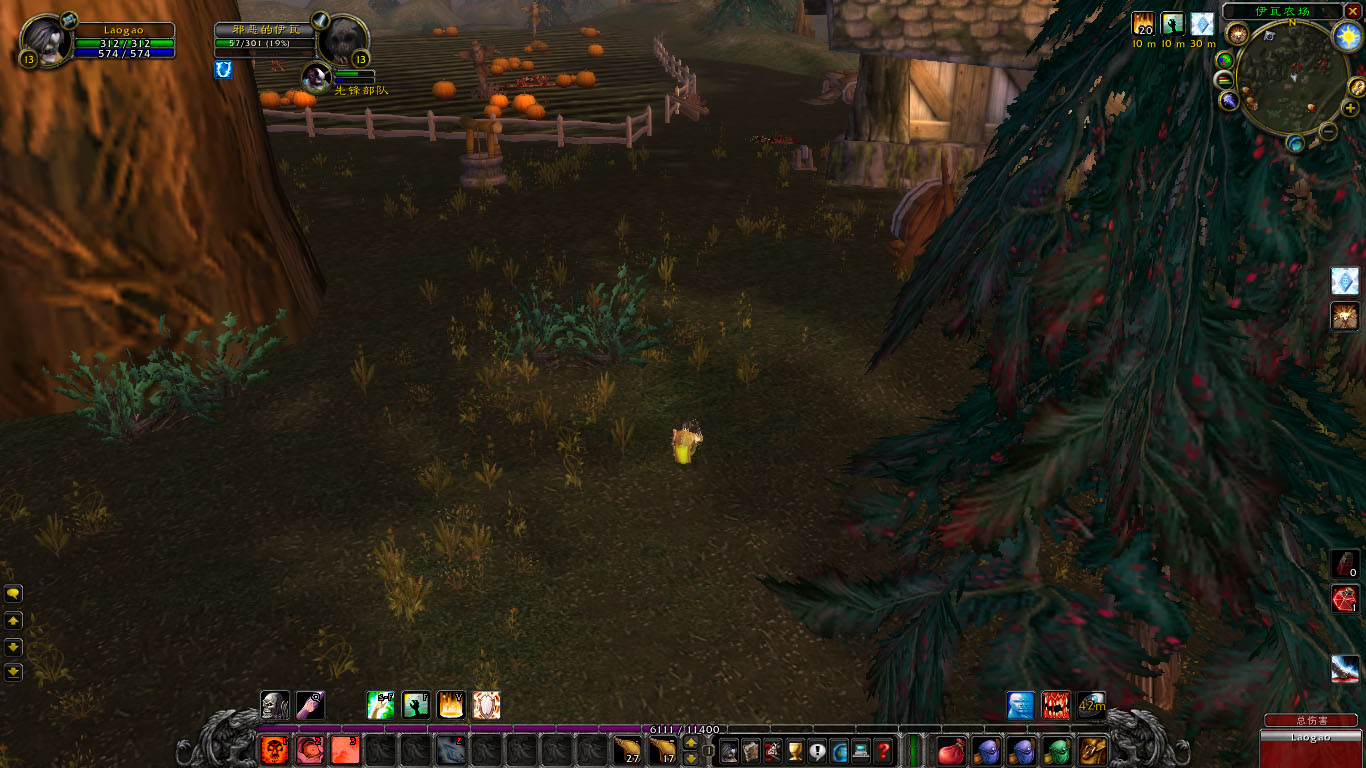Use the food item stacked at 27

[x=627, y=750]
